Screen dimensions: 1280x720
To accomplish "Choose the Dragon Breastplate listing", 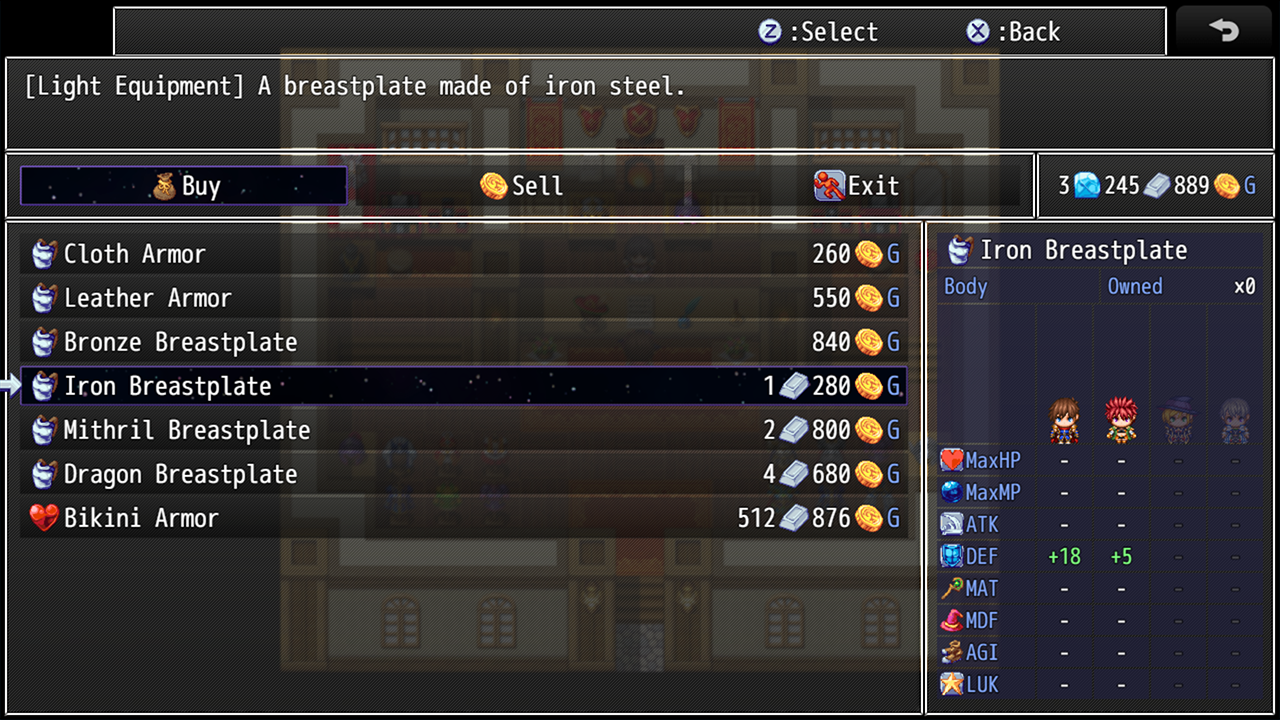I will tap(463, 474).
